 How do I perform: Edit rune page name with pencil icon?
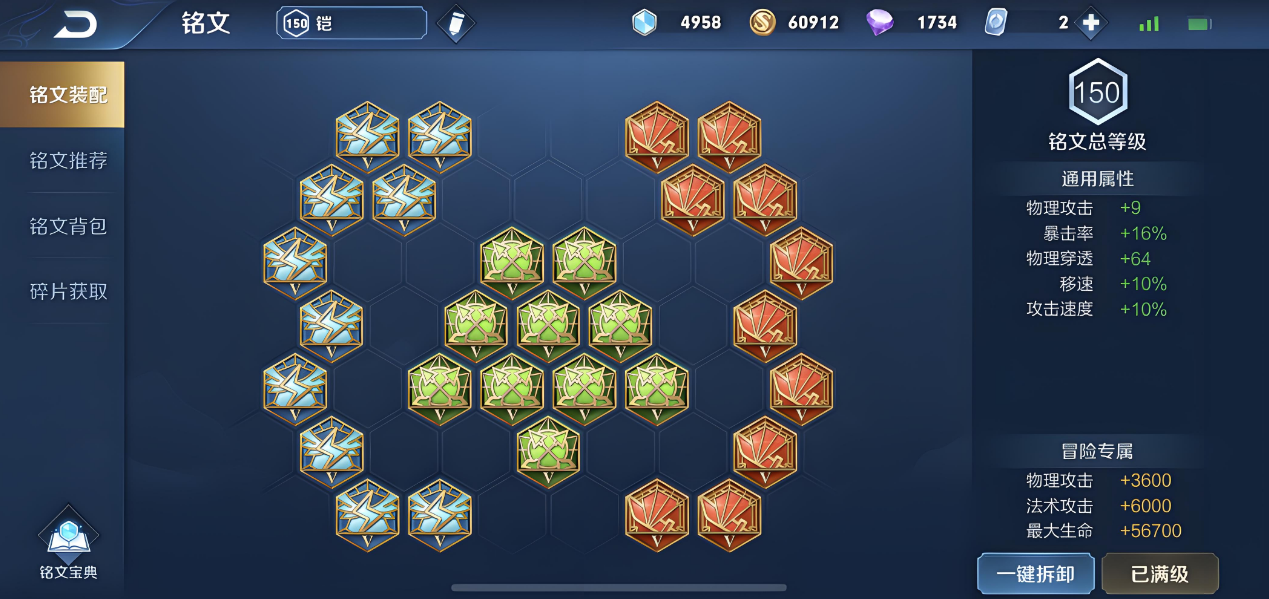tap(456, 23)
